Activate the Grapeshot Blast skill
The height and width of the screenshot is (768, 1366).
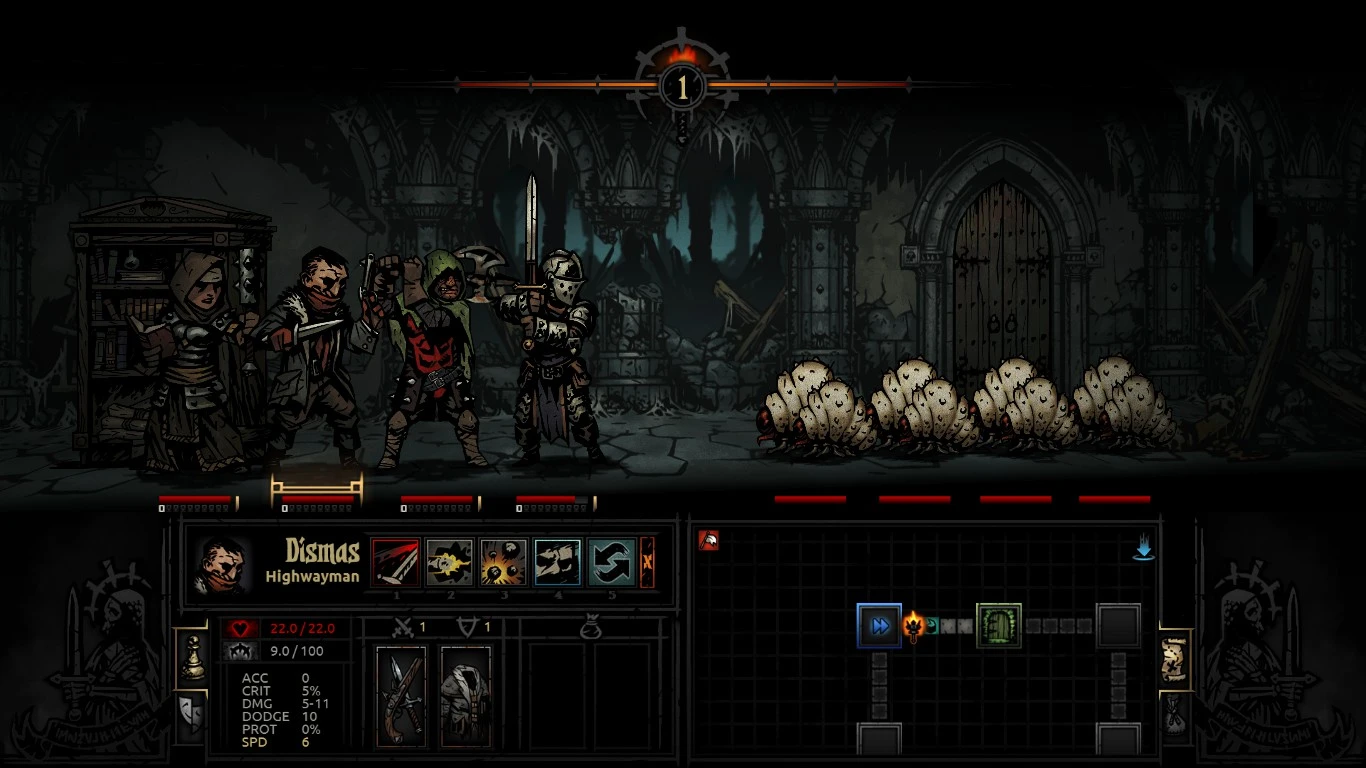pyautogui.click(x=503, y=562)
